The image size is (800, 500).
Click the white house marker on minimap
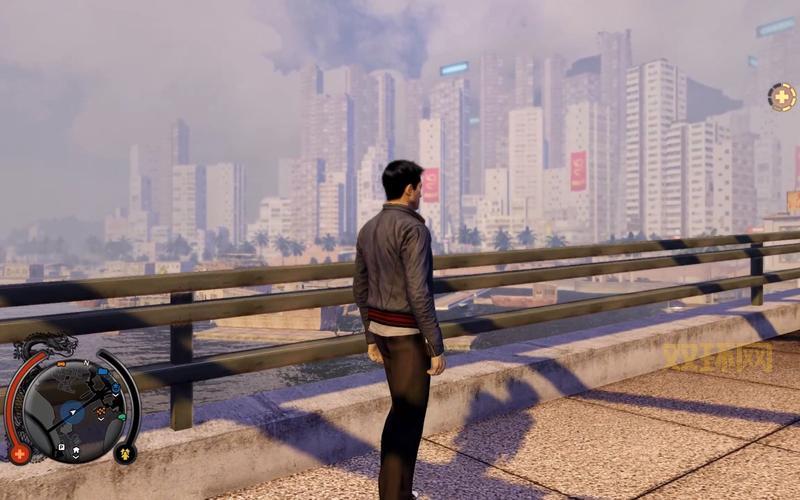[x=75, y=452]
